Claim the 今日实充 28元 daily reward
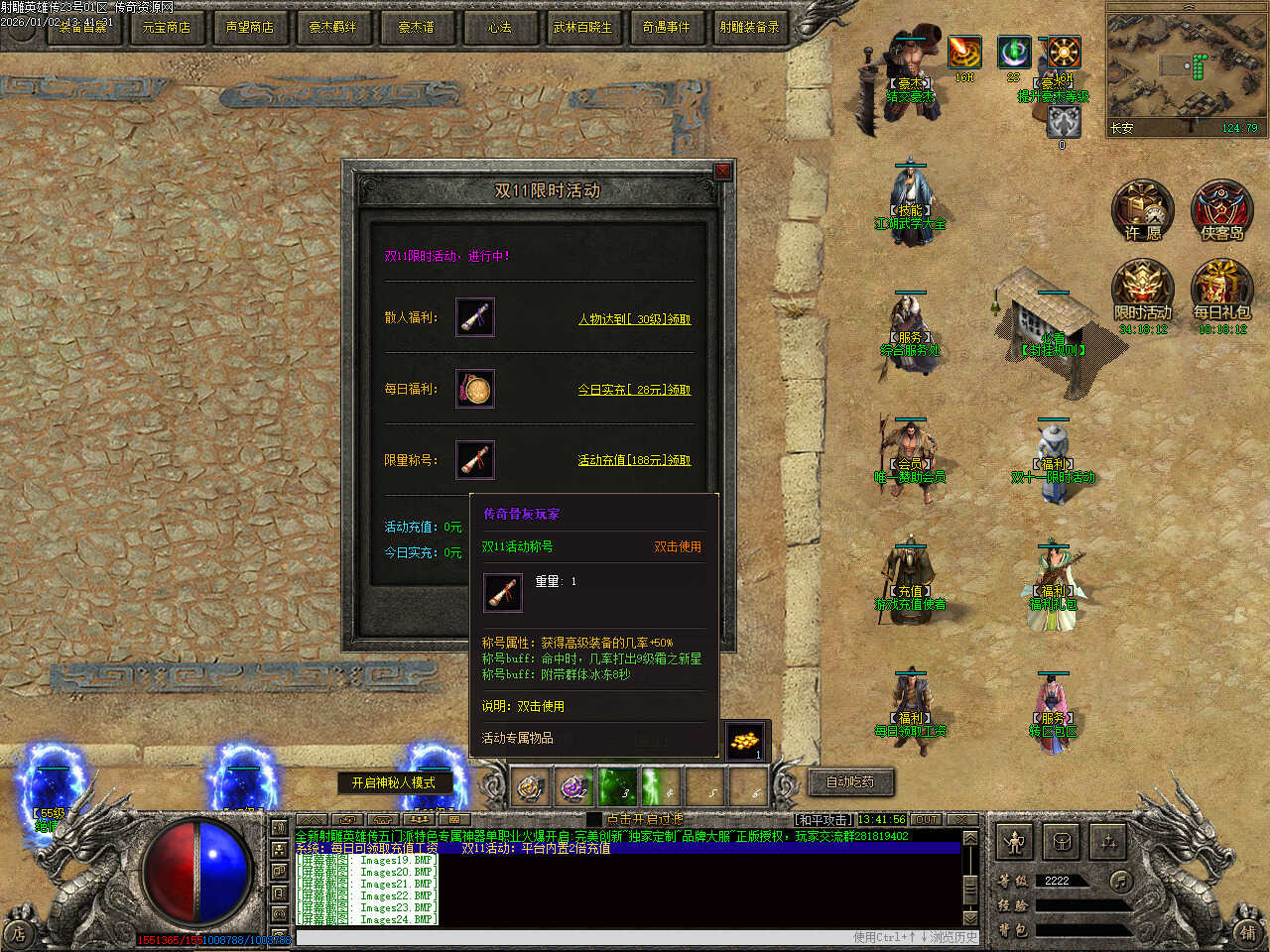The width and height of the screenshot is (1270, 952). [x=634, y=390]
